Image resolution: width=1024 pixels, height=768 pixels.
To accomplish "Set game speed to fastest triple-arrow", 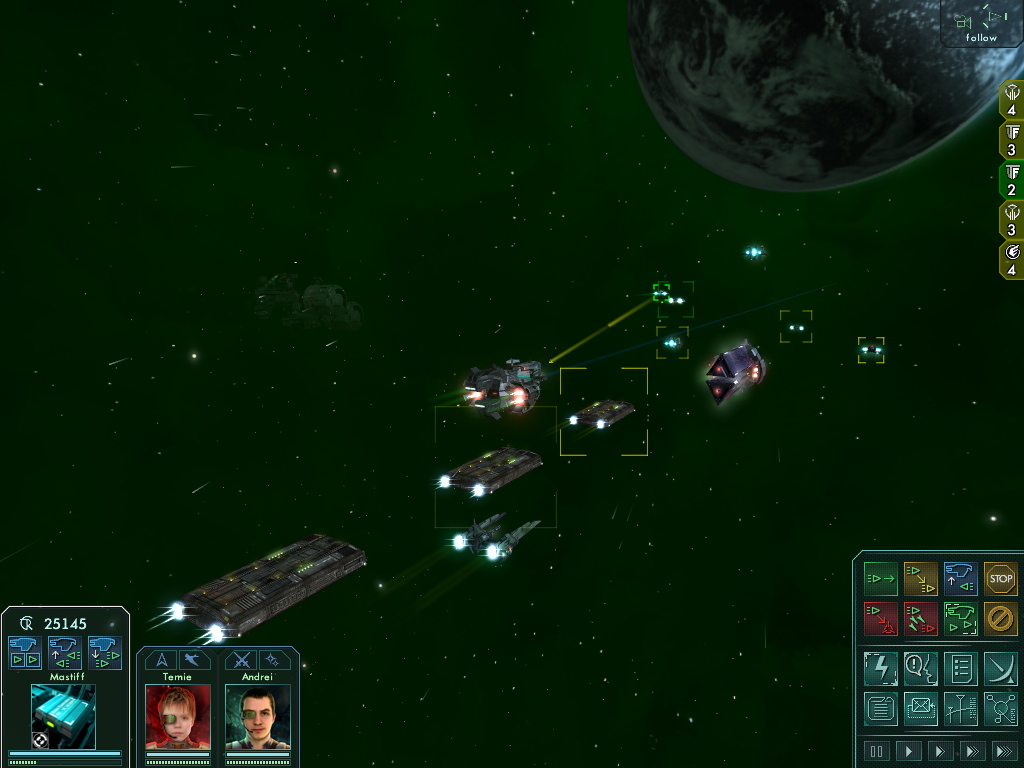I will (x=1004, y=751).
